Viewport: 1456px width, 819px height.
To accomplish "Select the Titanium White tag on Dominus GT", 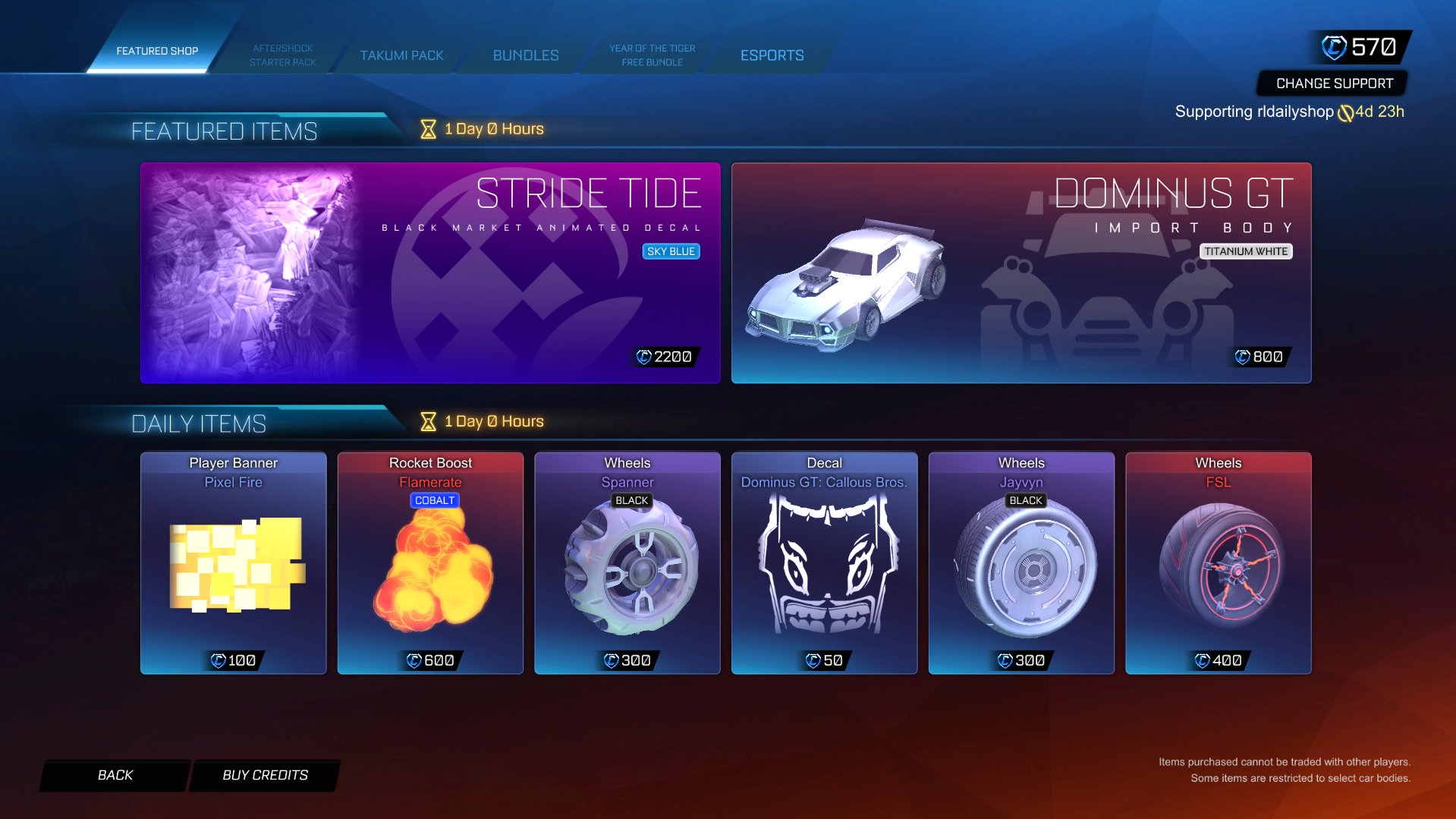I will click(x=1247, y=250).
